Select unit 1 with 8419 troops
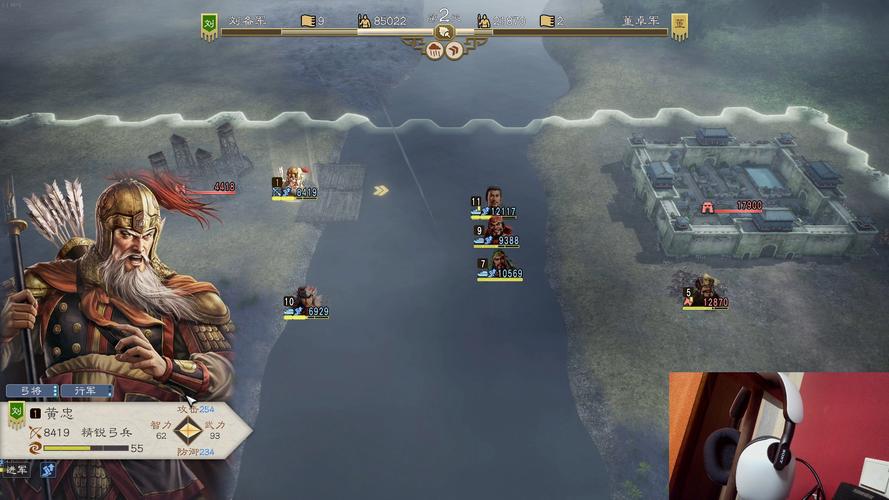 [293, 180]
